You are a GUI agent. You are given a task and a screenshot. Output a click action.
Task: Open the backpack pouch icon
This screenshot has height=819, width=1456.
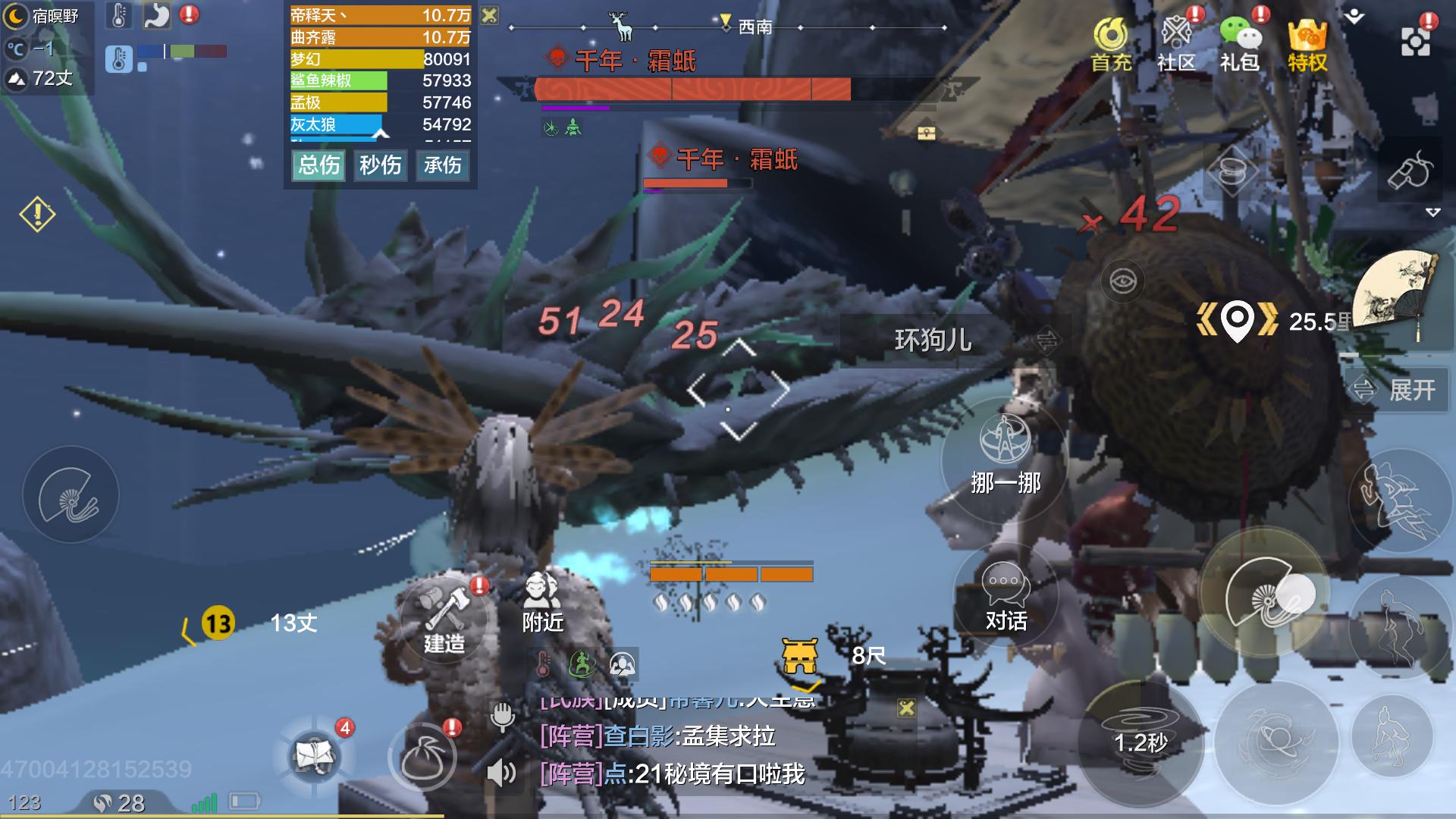[x=422, y=757]
